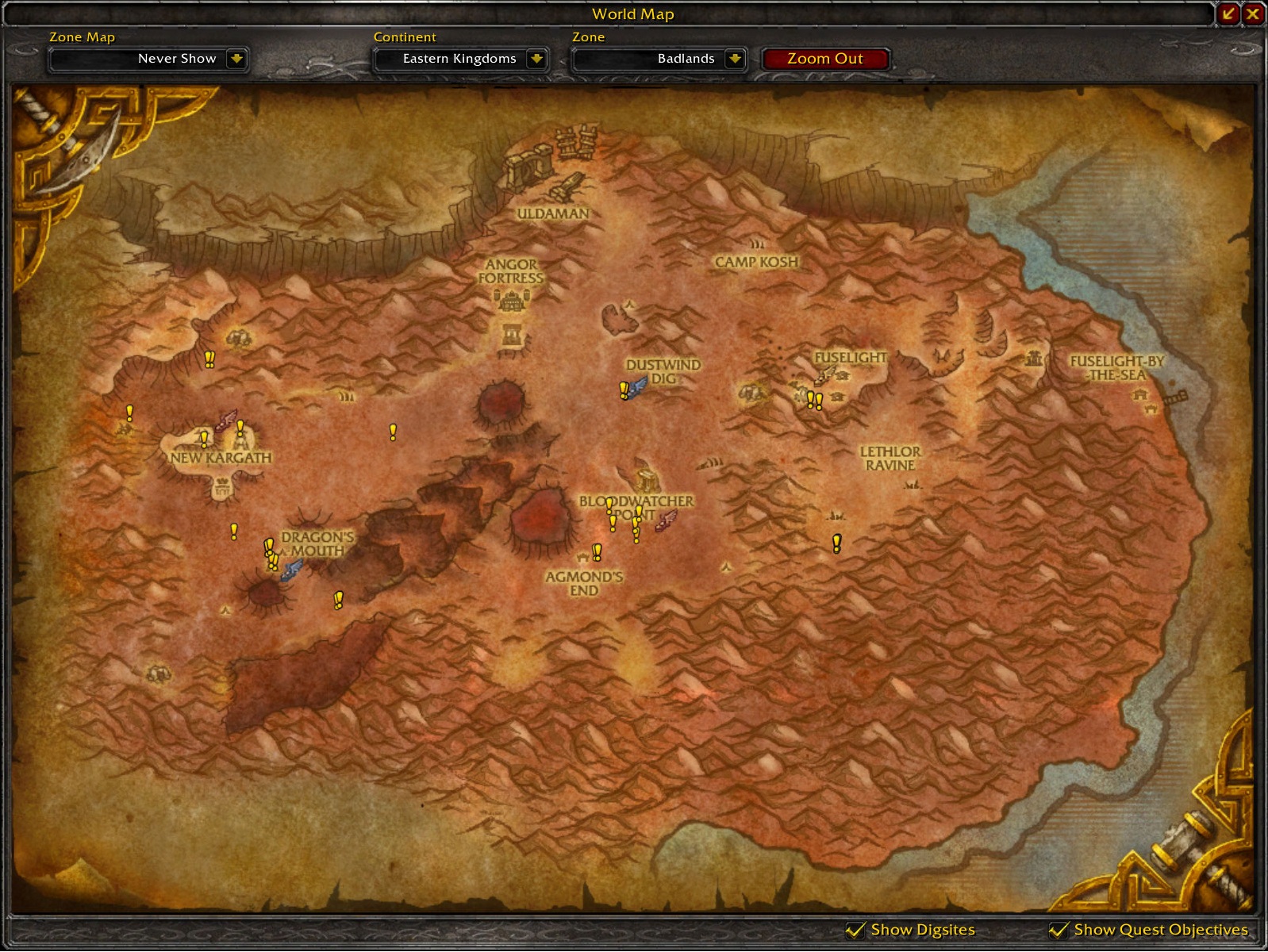Open the Continent dropdown showing Eastern Kingdoms
The width and height of the screenshot is (1268, 952).
tap(537, 59)
